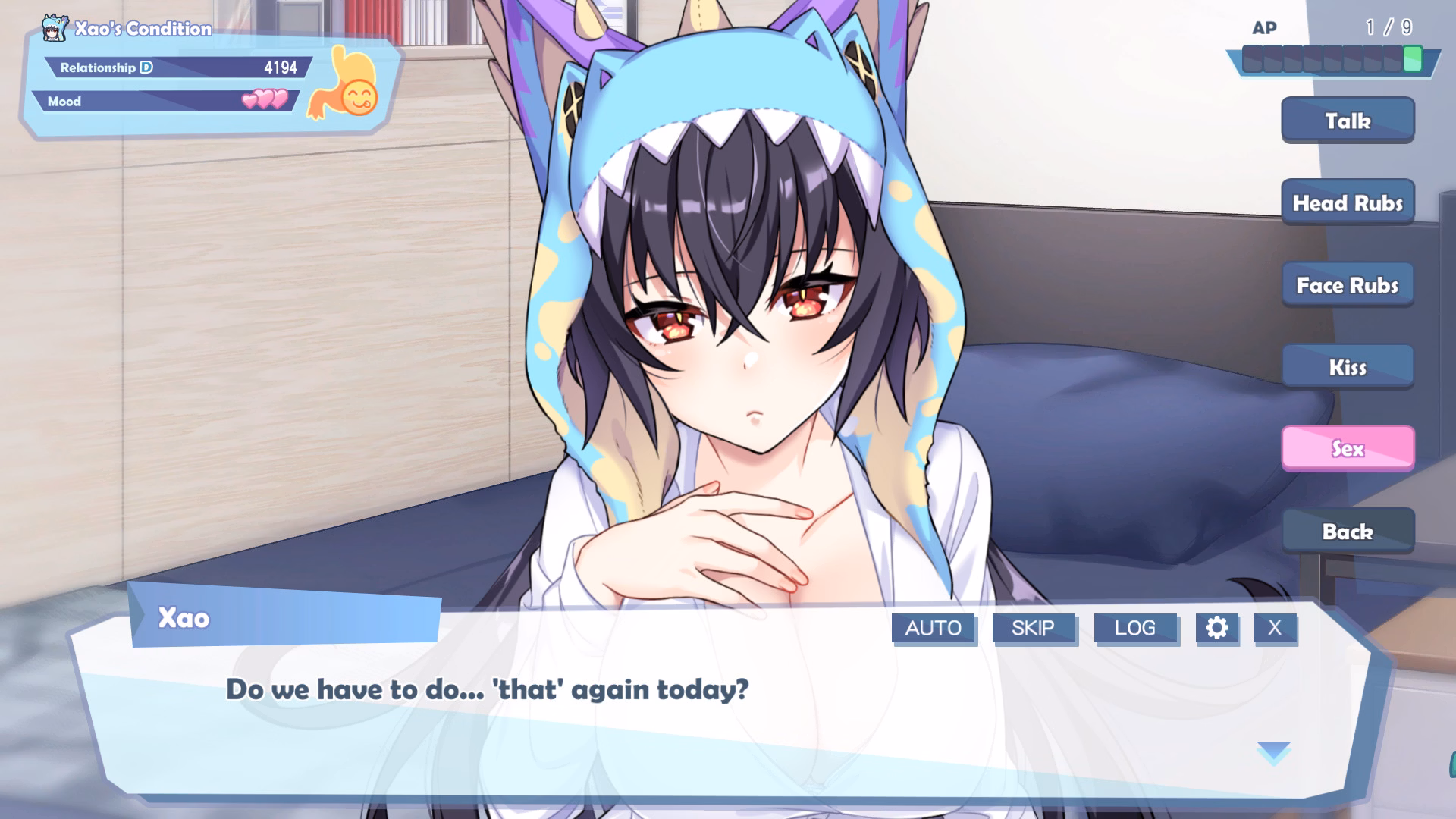Enable SKIP dialogue mode
The height and width of the screenshot is (819, 1456).
click(x=1034, y=628)
